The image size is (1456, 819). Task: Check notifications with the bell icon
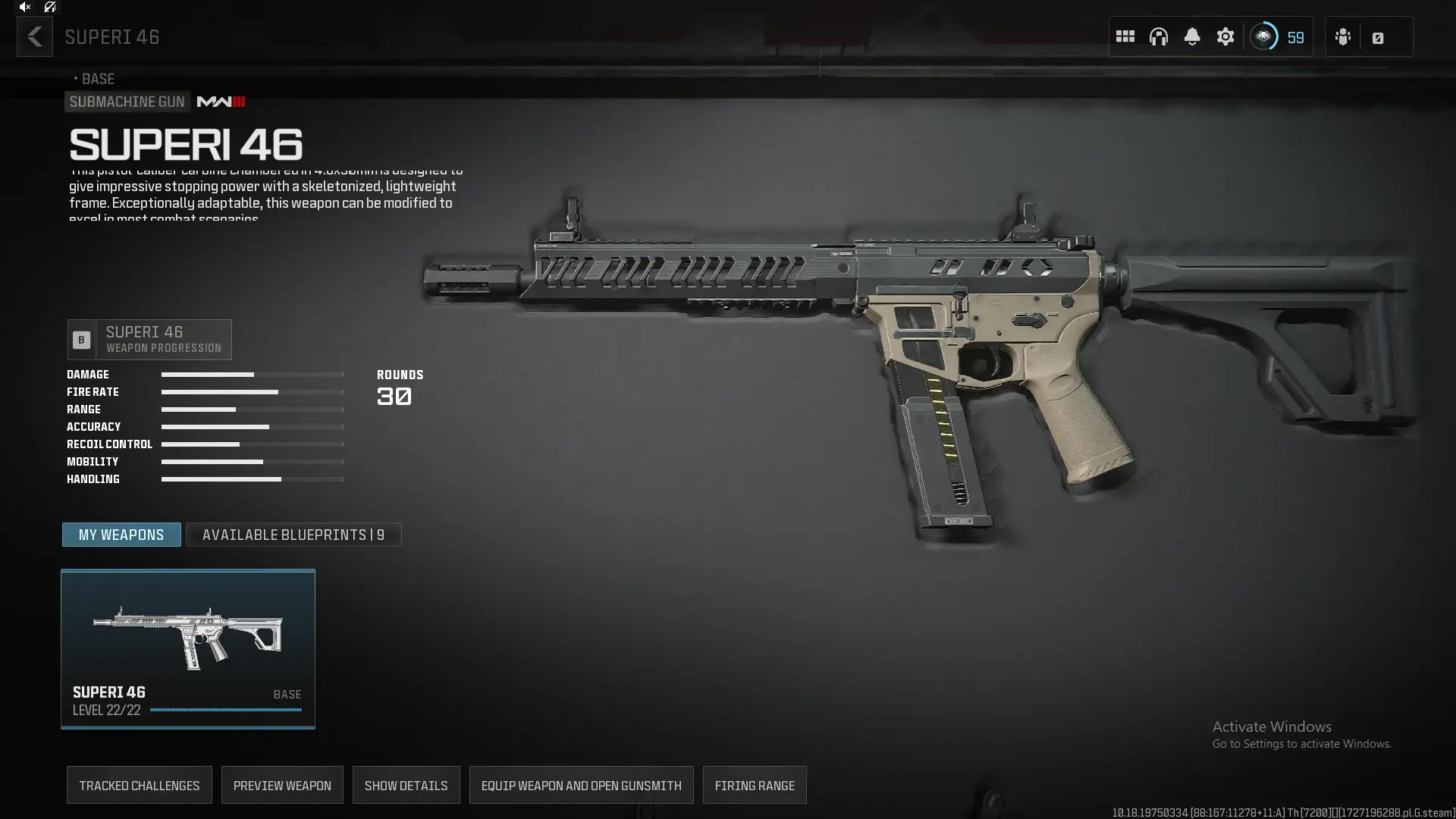coord(1192,36)
